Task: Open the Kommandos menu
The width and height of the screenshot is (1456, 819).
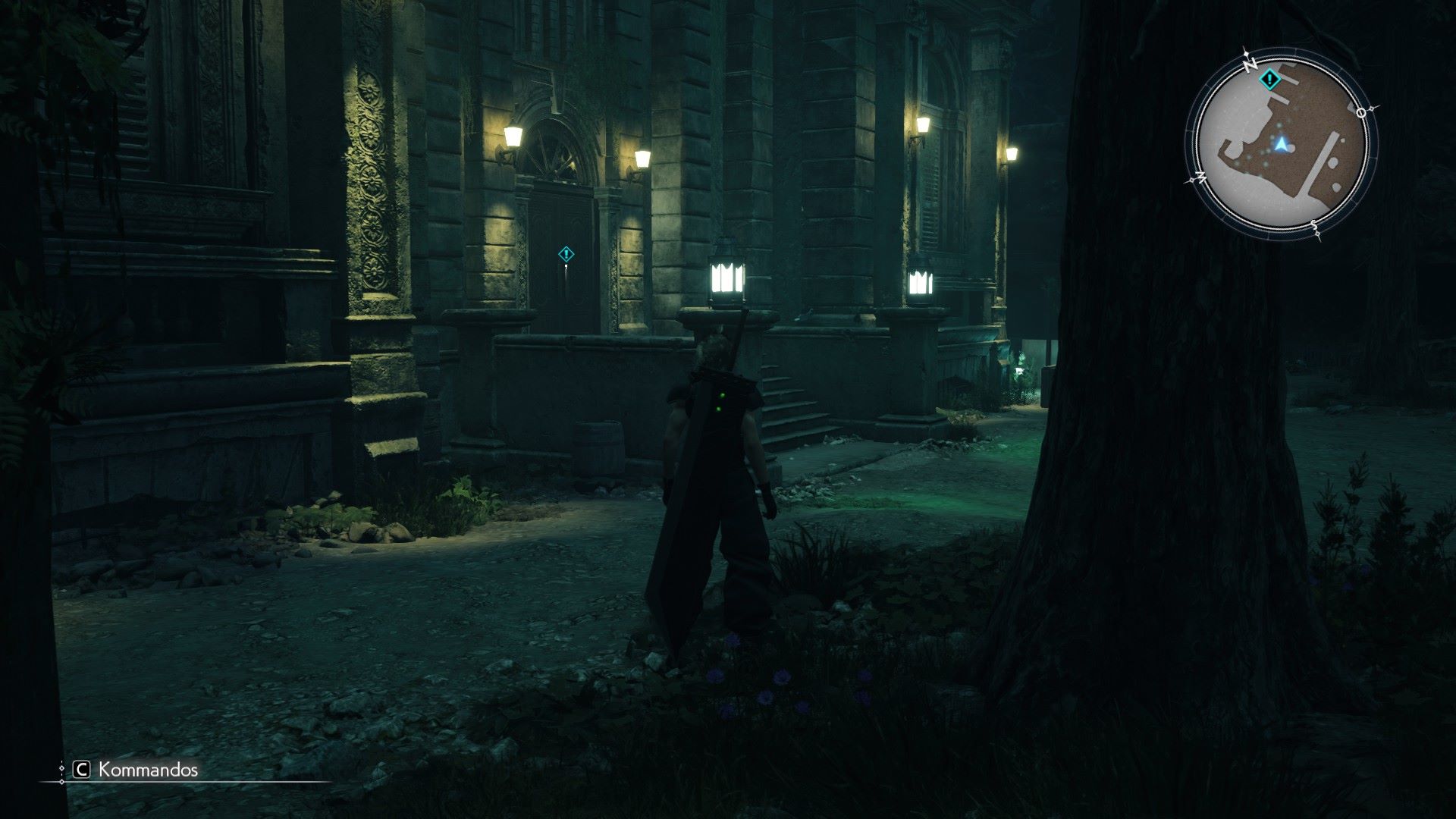Action: 136,770
